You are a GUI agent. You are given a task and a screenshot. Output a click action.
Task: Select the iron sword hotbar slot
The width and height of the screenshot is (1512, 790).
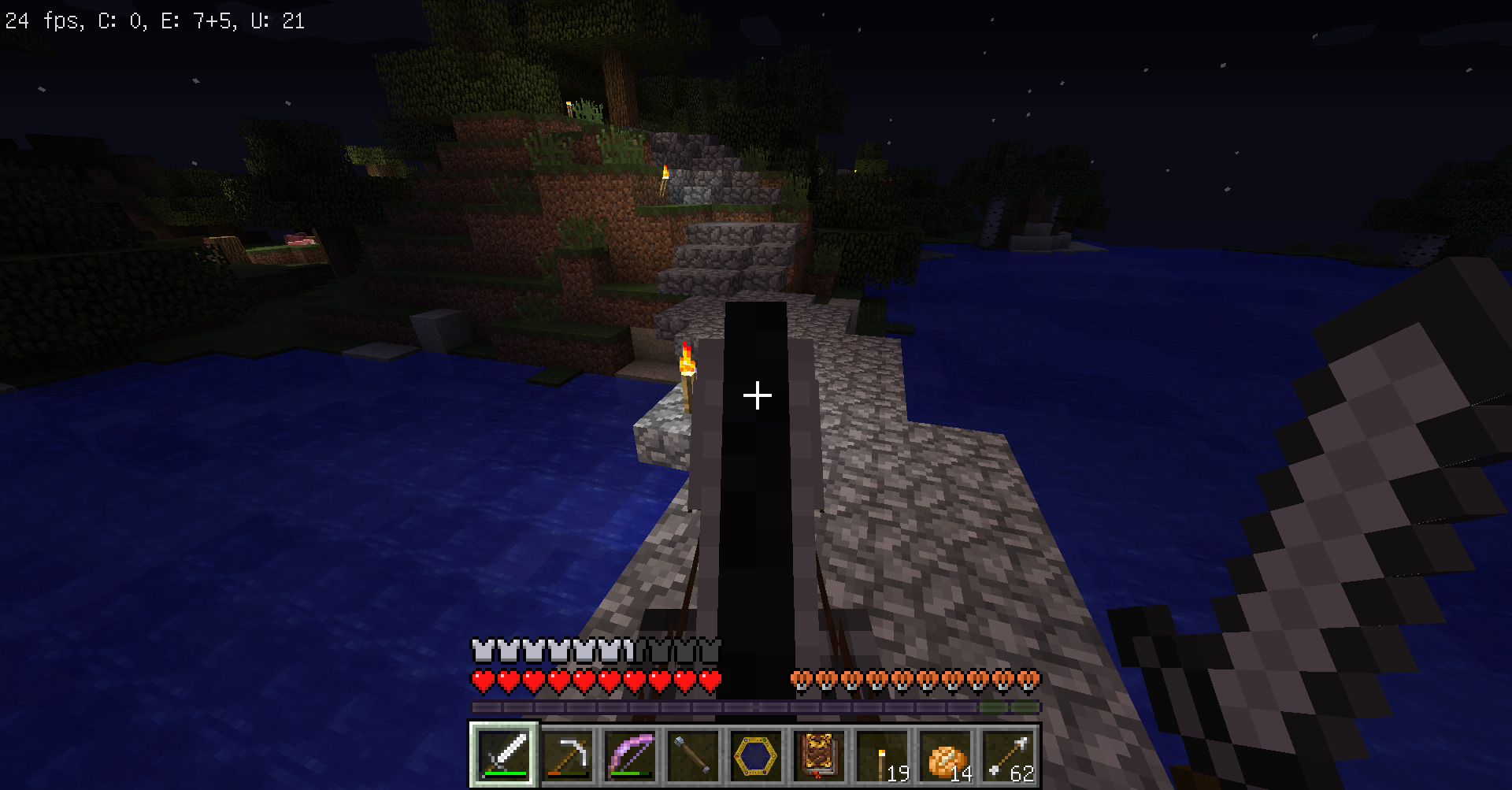coord(504,755)
